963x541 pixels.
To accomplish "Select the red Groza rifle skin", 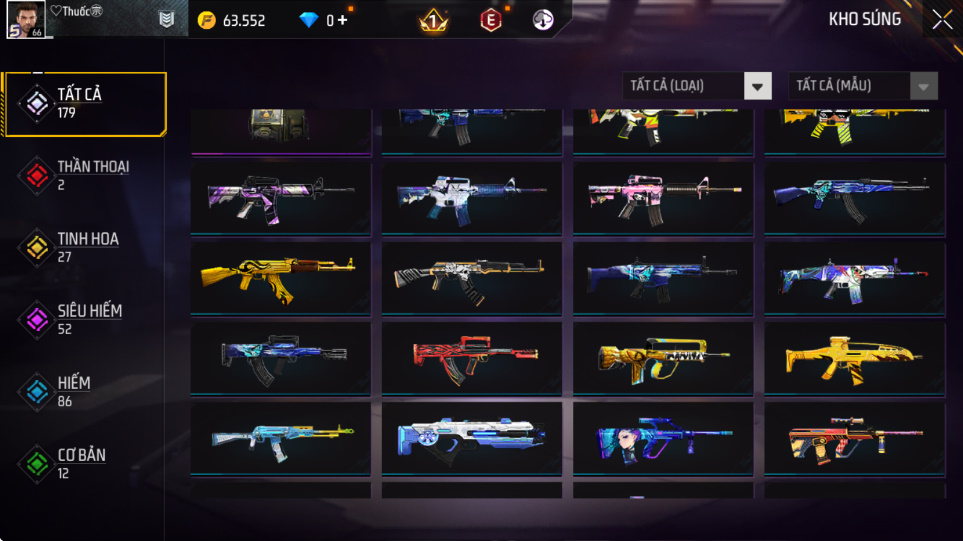I will tap(471, 355).
